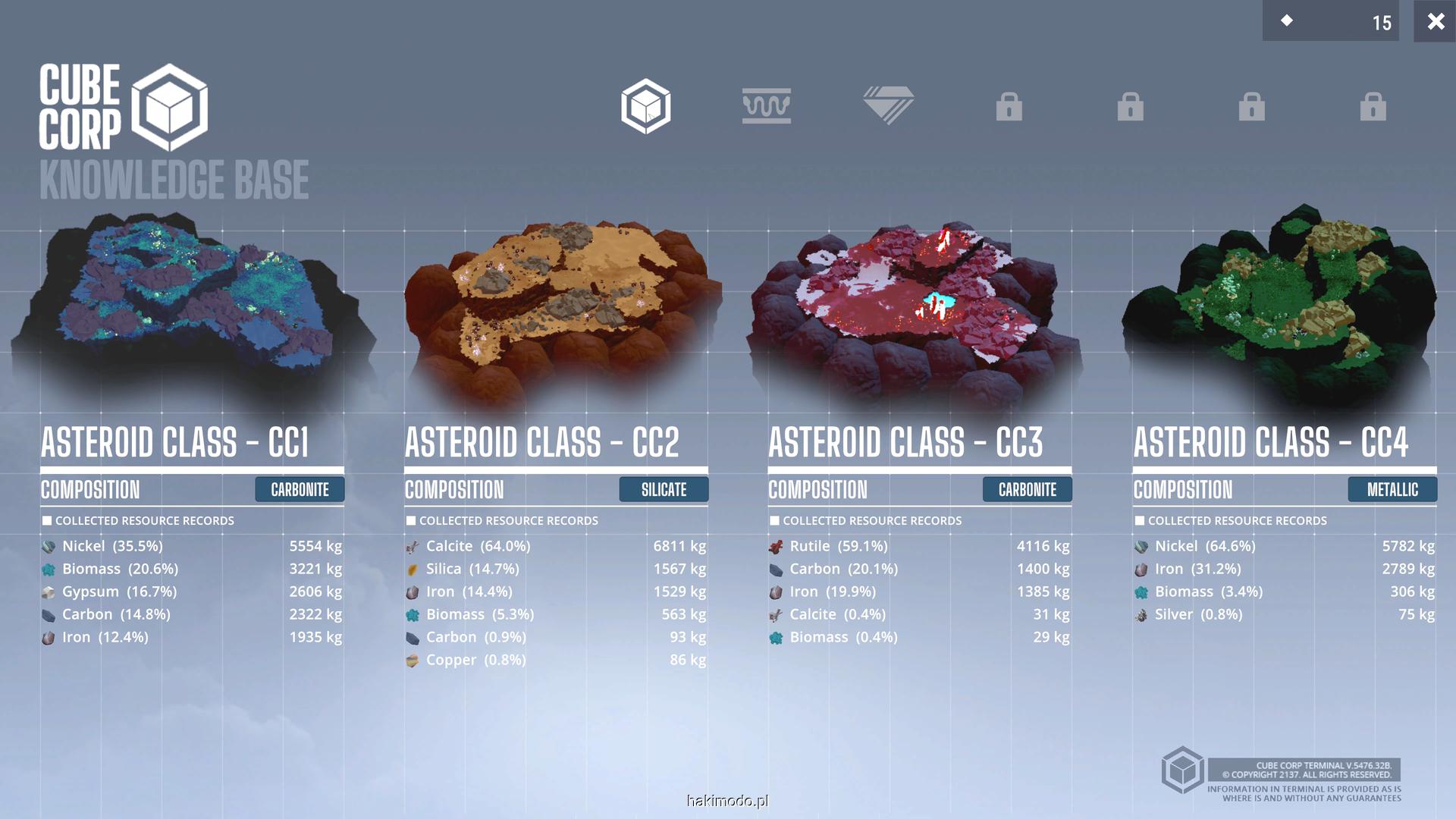Toggle CC1 collected resource records checkbox
Viewport: 1456px width, 819px height.
47,521
